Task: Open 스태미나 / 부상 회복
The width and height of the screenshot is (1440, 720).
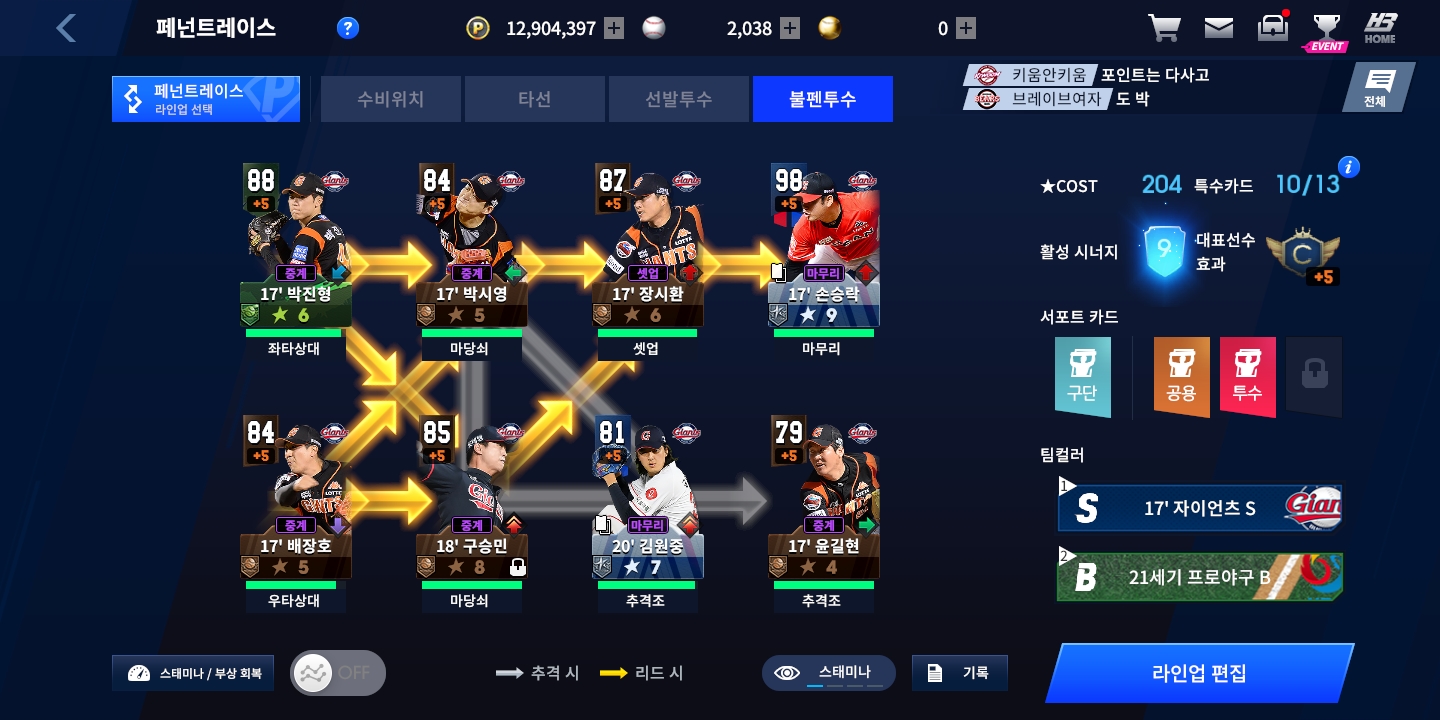Action: tap(193, 673)
